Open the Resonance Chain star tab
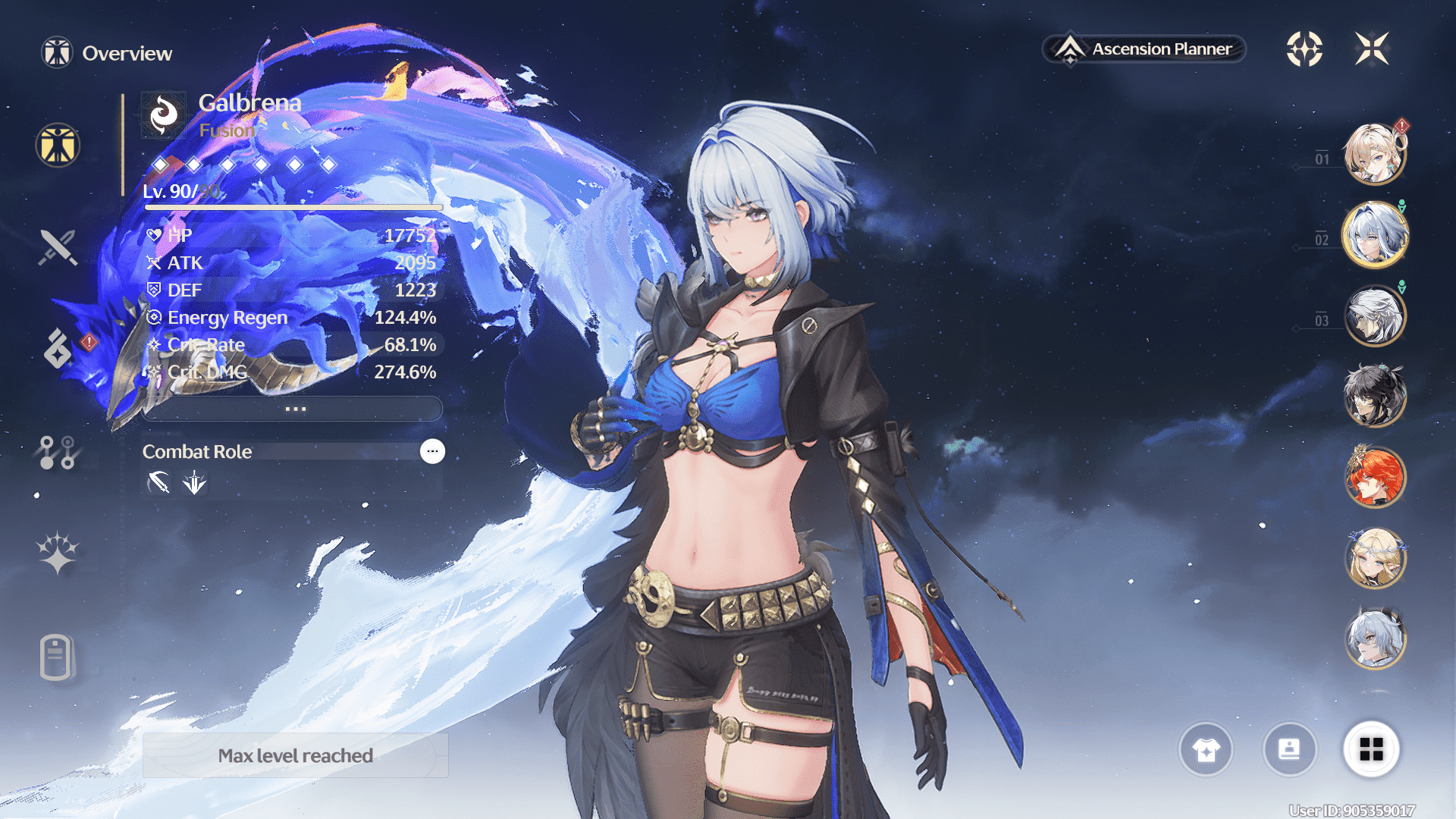Screen dimensions: 1456x819 (x=58, y=552)
